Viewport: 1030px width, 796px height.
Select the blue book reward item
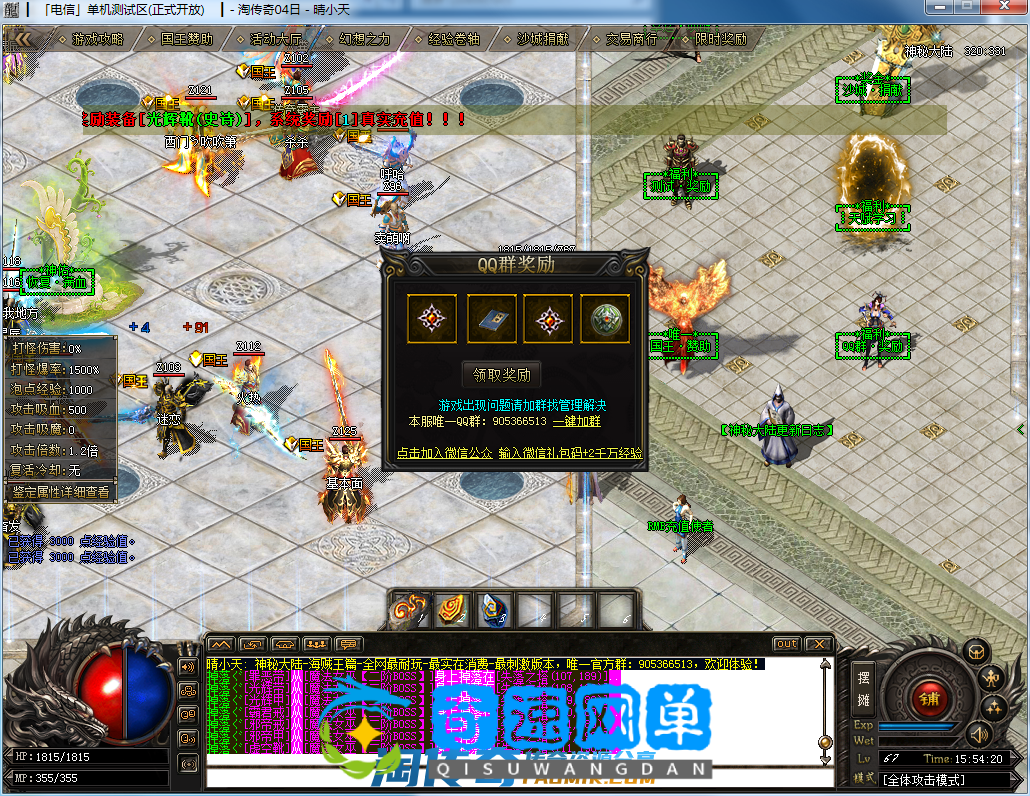tap(492, 319)
